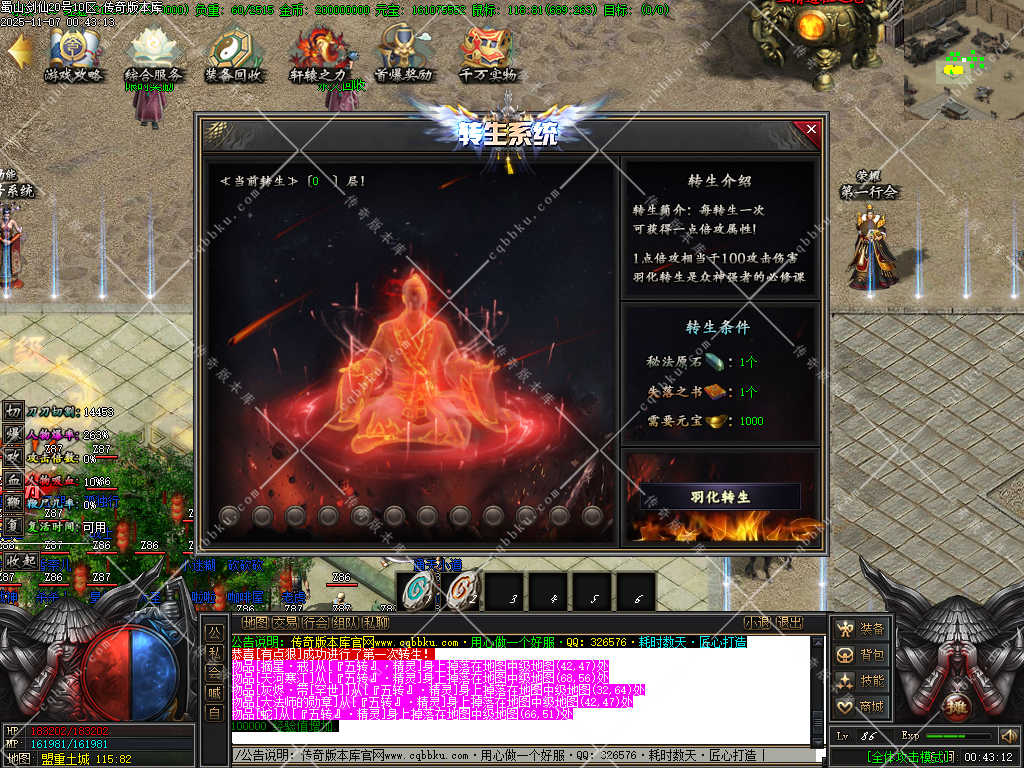The width and height of the screenshot is (1024, 768).
Task: Switch to the 行会 guild chat tab
Action: tap(315, 622)
